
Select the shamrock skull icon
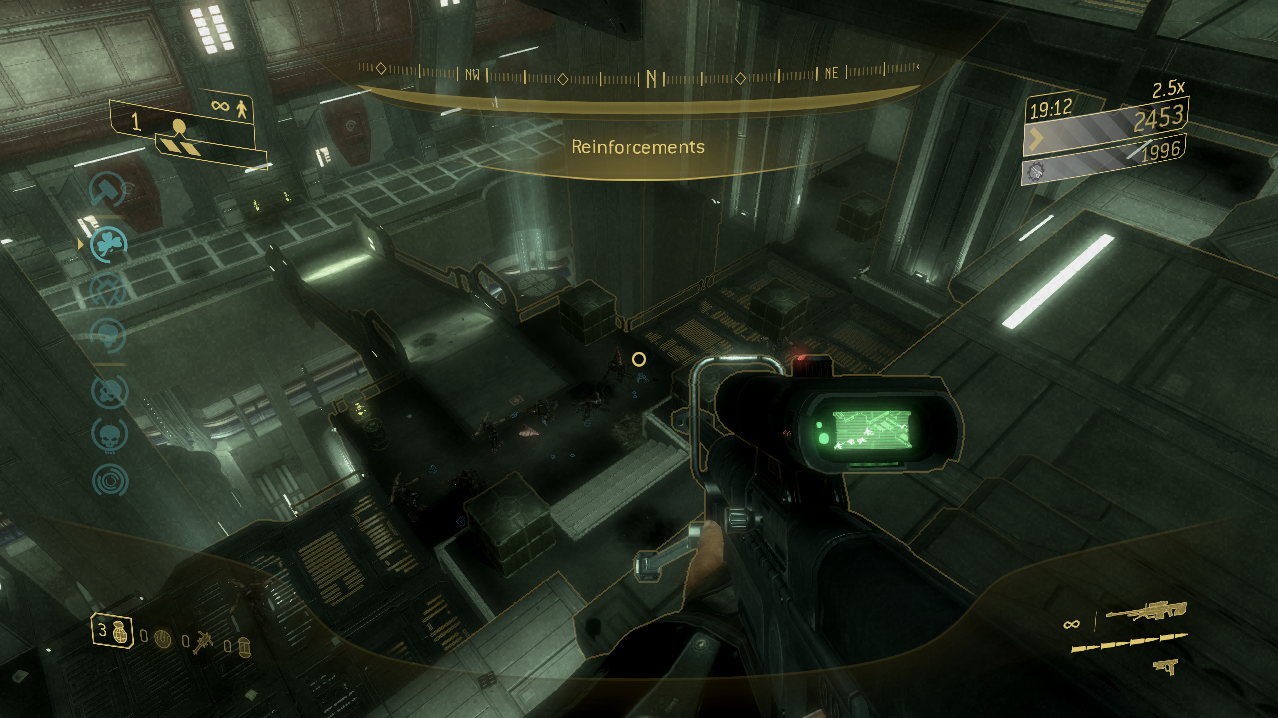[x=108, y=242]
